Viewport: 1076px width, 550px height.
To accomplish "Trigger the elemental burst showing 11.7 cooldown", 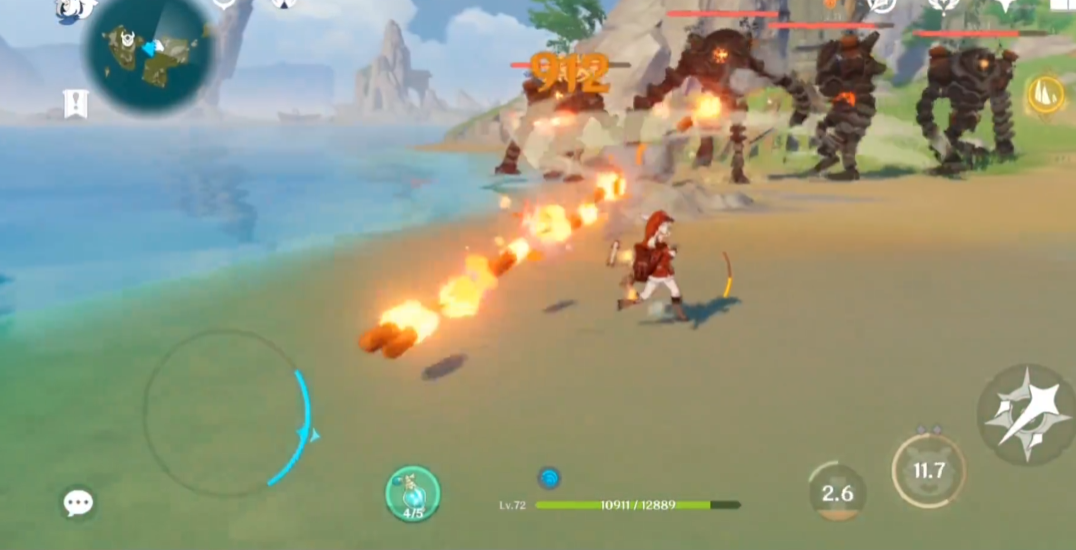I will click(928, 470).
